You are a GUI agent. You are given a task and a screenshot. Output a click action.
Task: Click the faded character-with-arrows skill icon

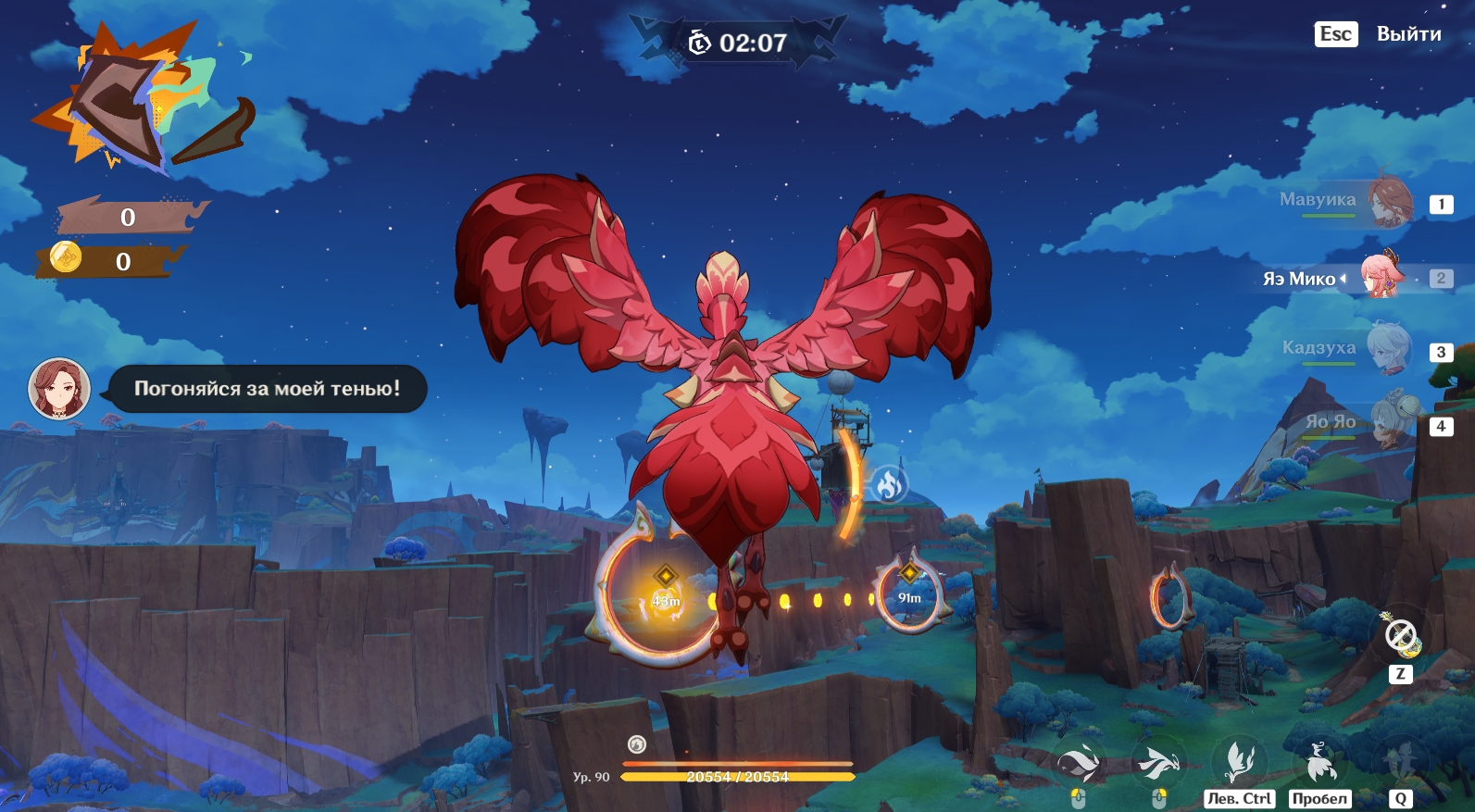coord(1400,762)
